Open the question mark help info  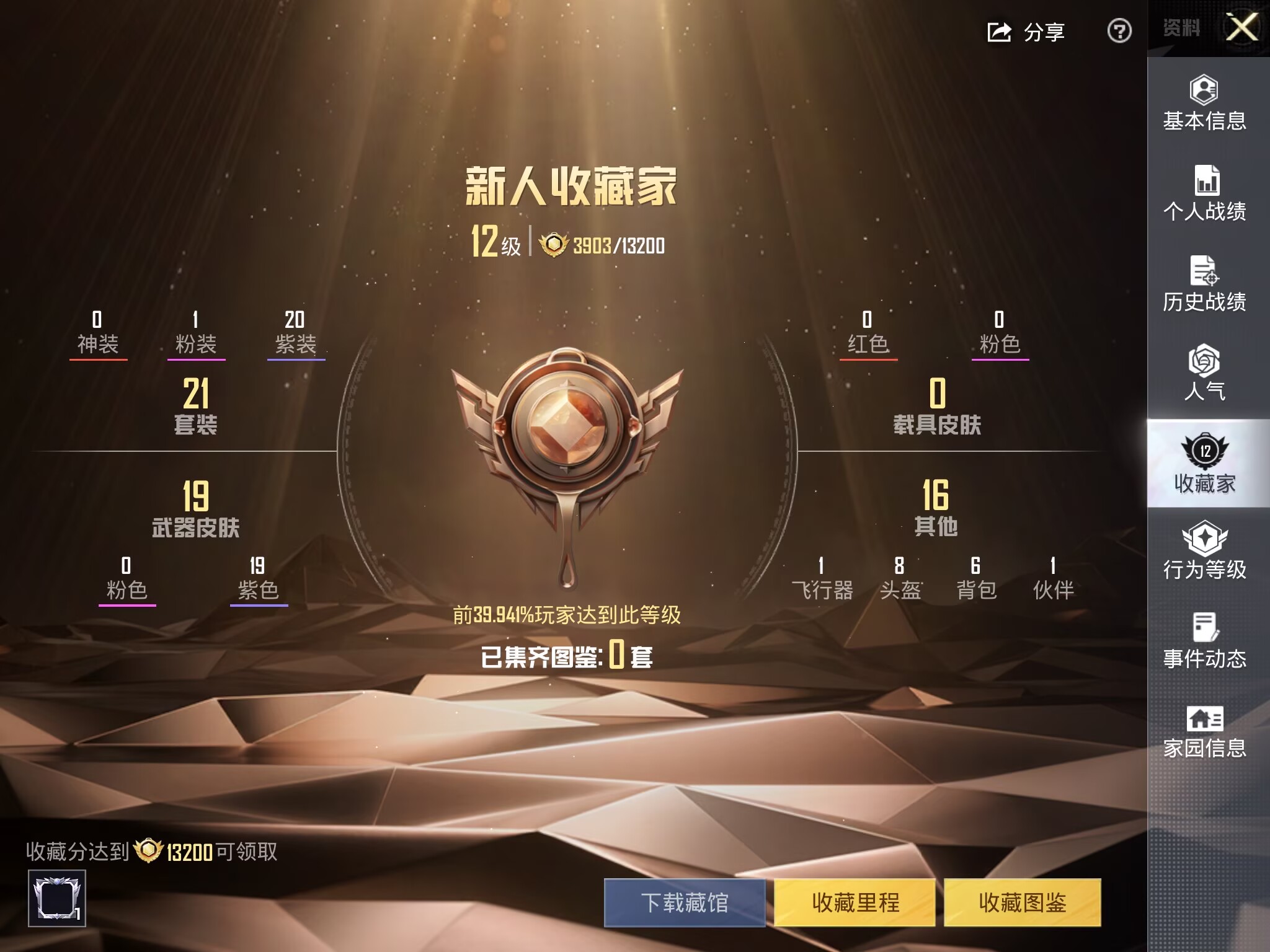[x=1119, y=31]
